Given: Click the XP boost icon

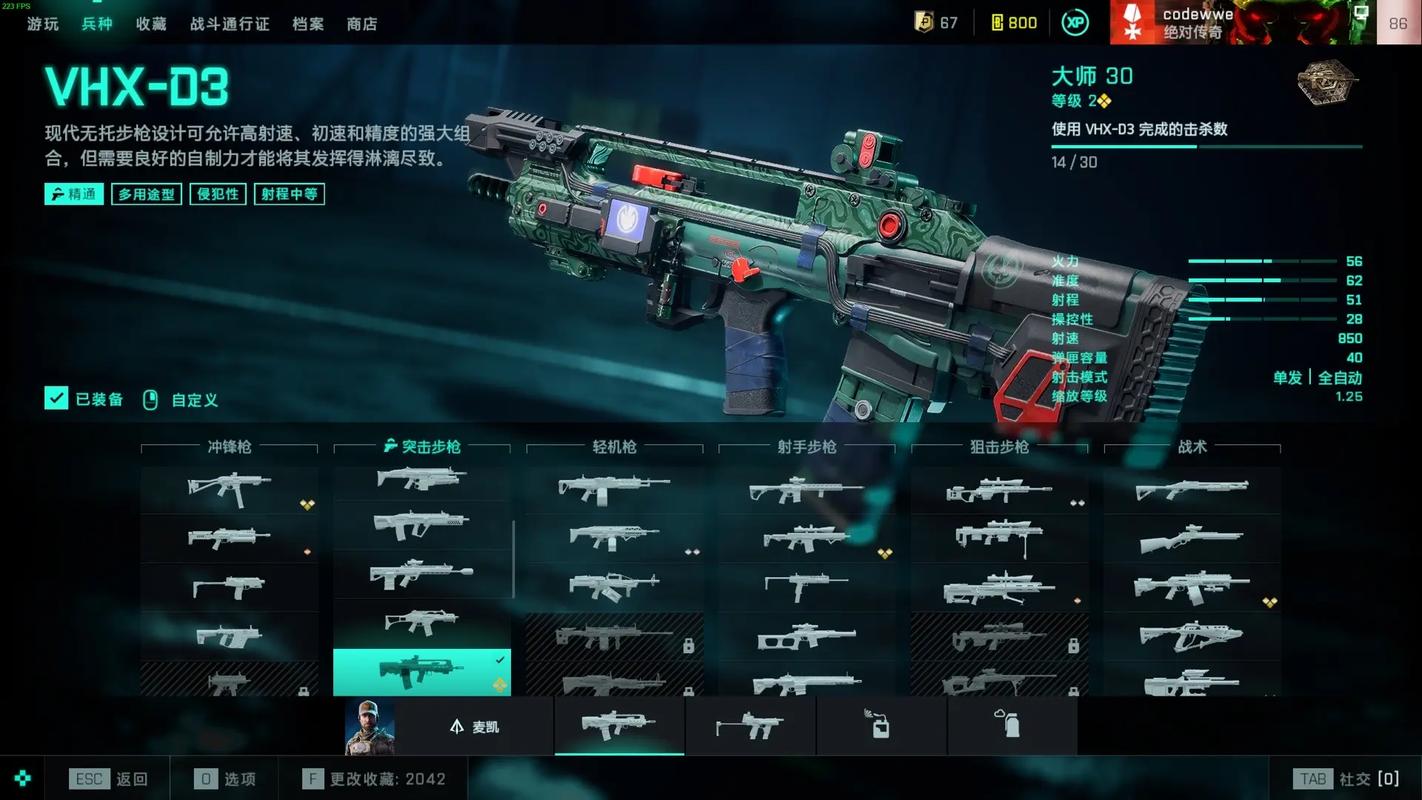Looking at the screenshot, I should (1075, 22).
